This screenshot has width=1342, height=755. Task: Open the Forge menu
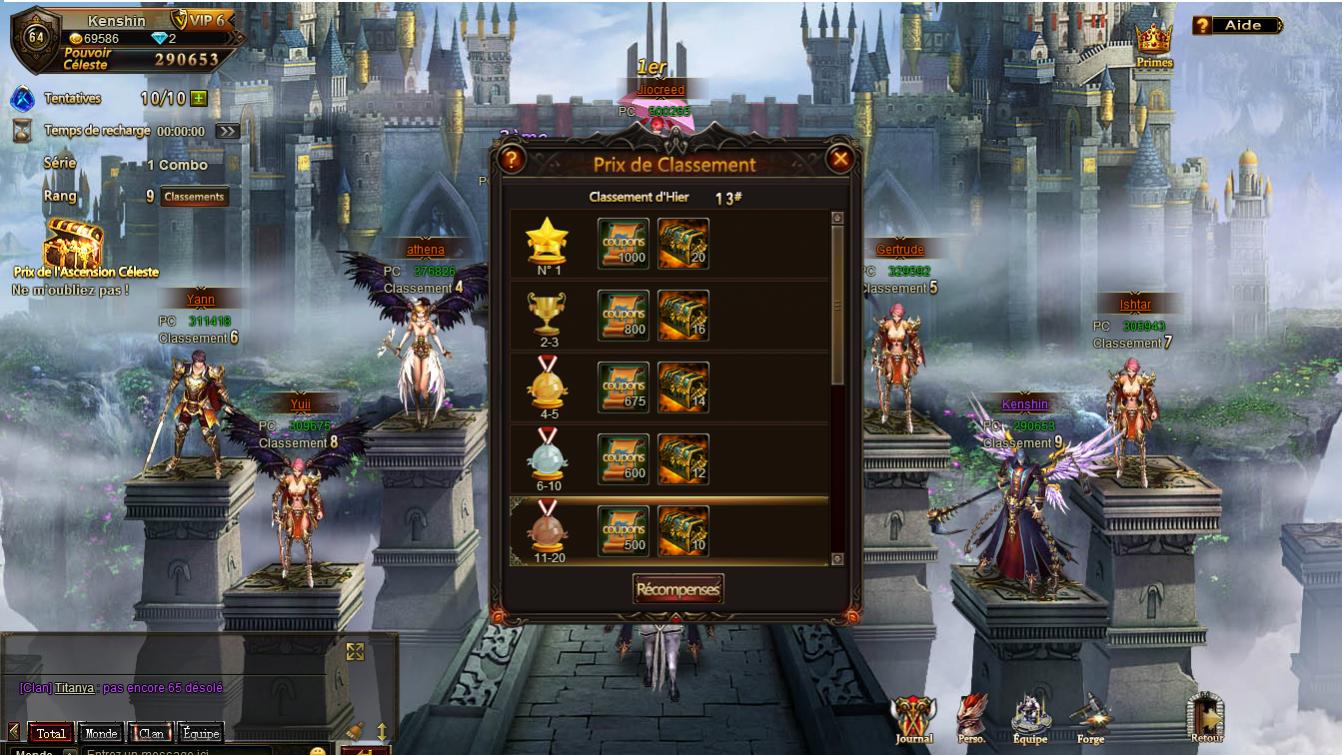(1090, 719)
